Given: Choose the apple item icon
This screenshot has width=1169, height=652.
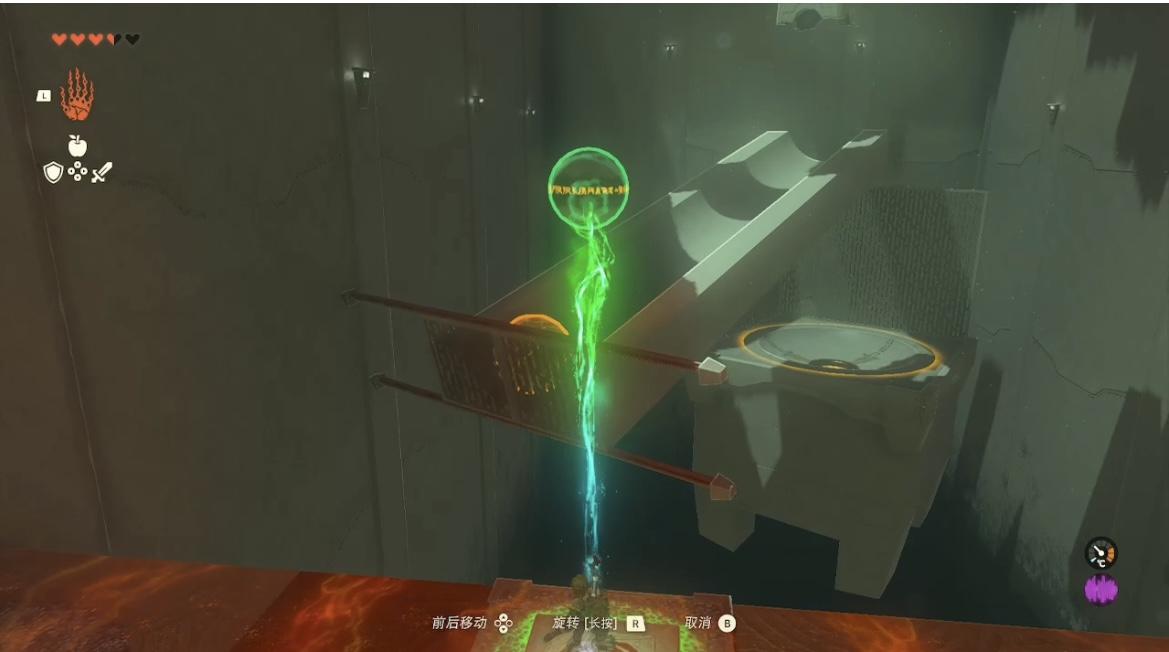Looking at the screenshot, I should coord(77,146).
